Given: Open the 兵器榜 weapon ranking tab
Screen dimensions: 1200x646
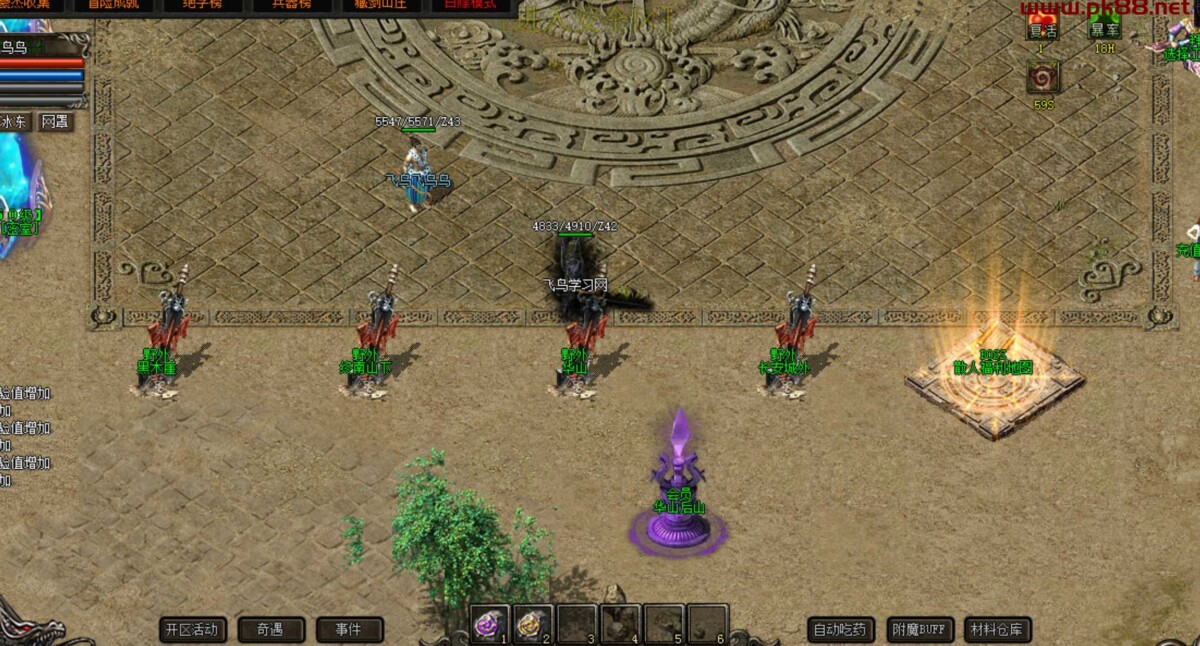Looking at the screenshot, I should click(290, 6).
